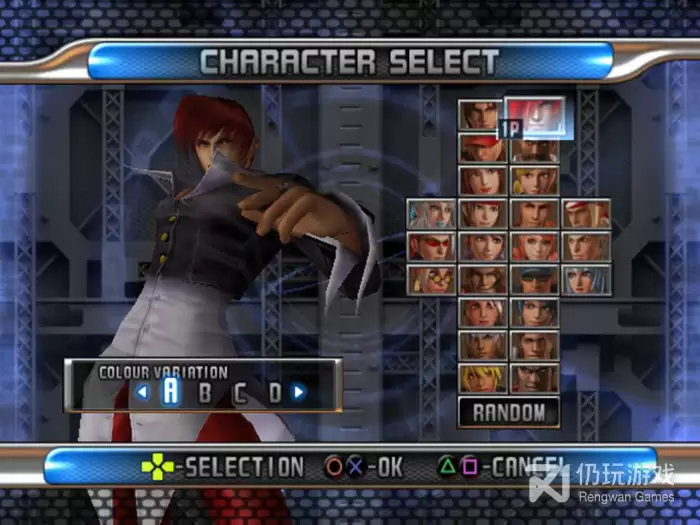
Task: Select the silver-haired fighter with blue goggles
Action: [431, 213]
